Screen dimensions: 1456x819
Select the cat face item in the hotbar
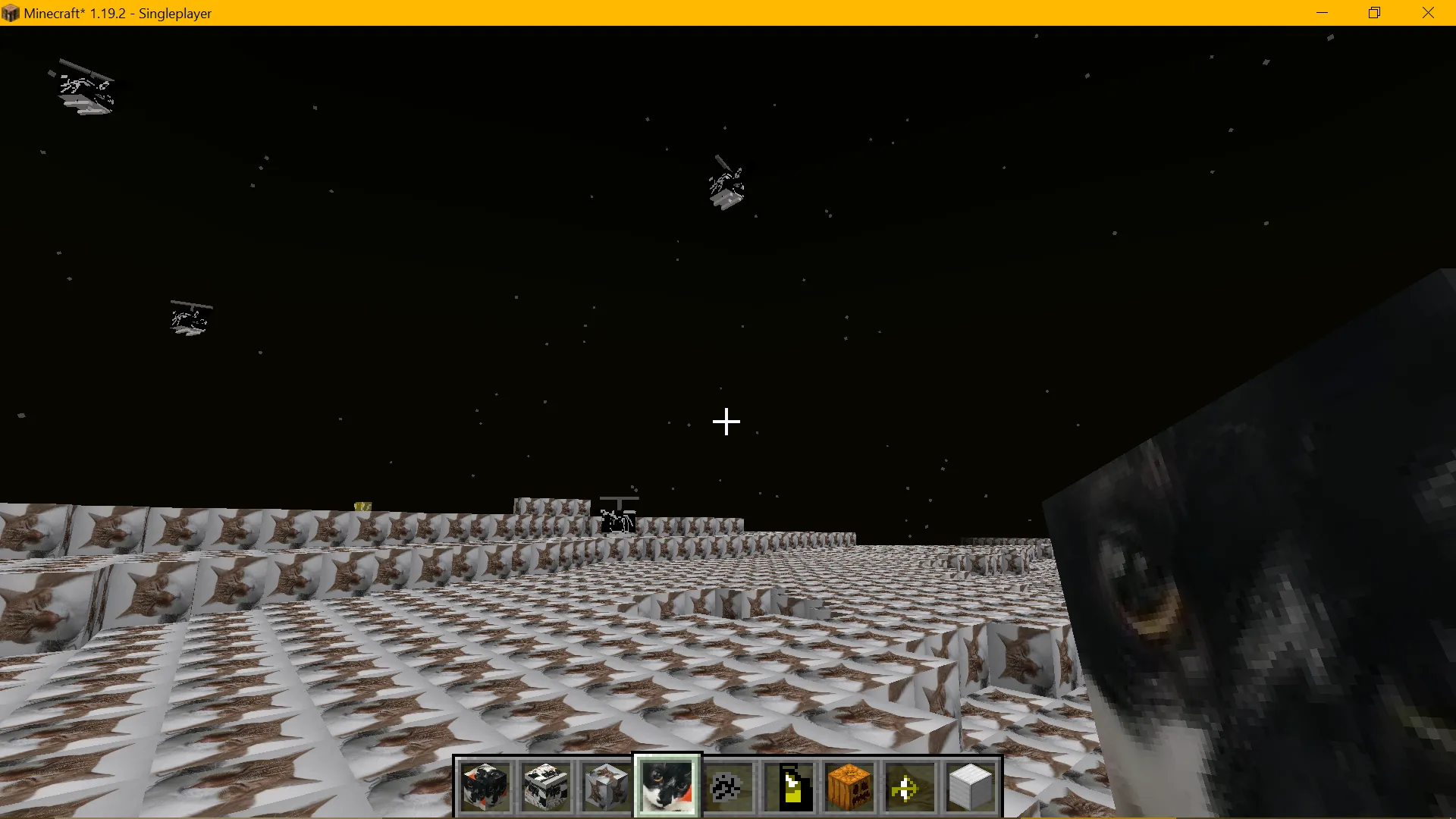(x=667, y=786)
